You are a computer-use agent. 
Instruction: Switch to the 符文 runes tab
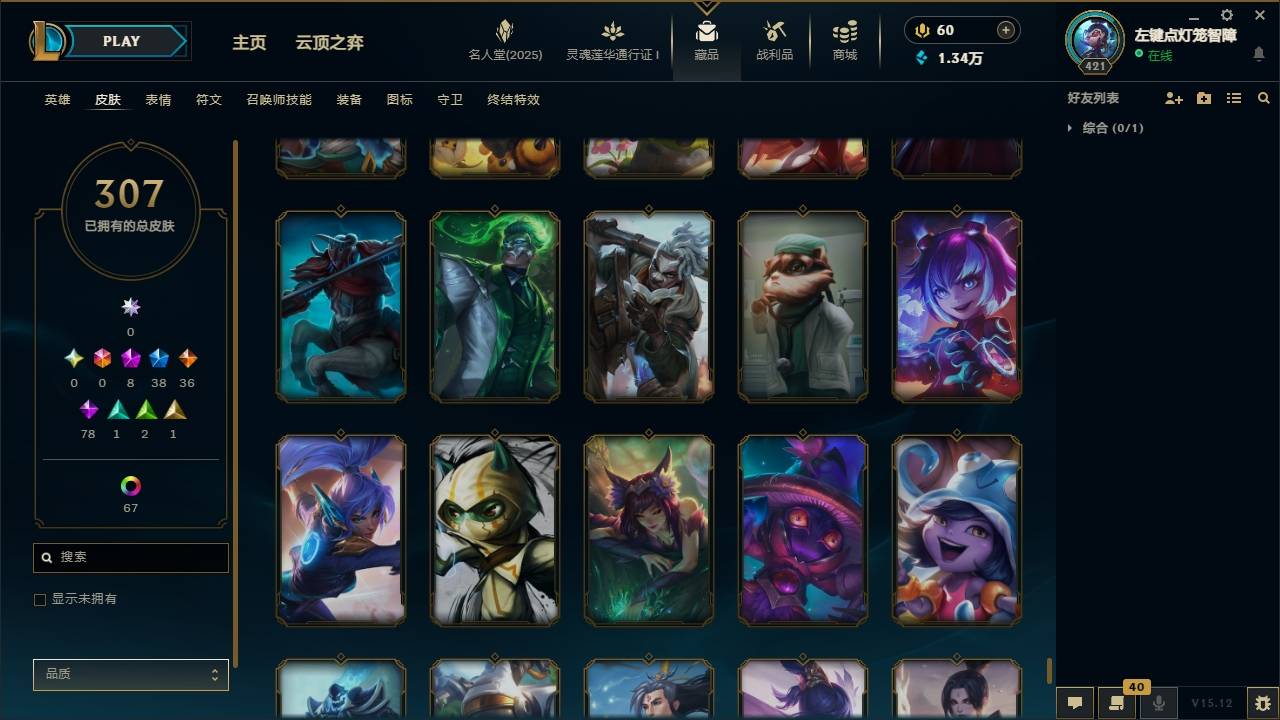(209, 99)
